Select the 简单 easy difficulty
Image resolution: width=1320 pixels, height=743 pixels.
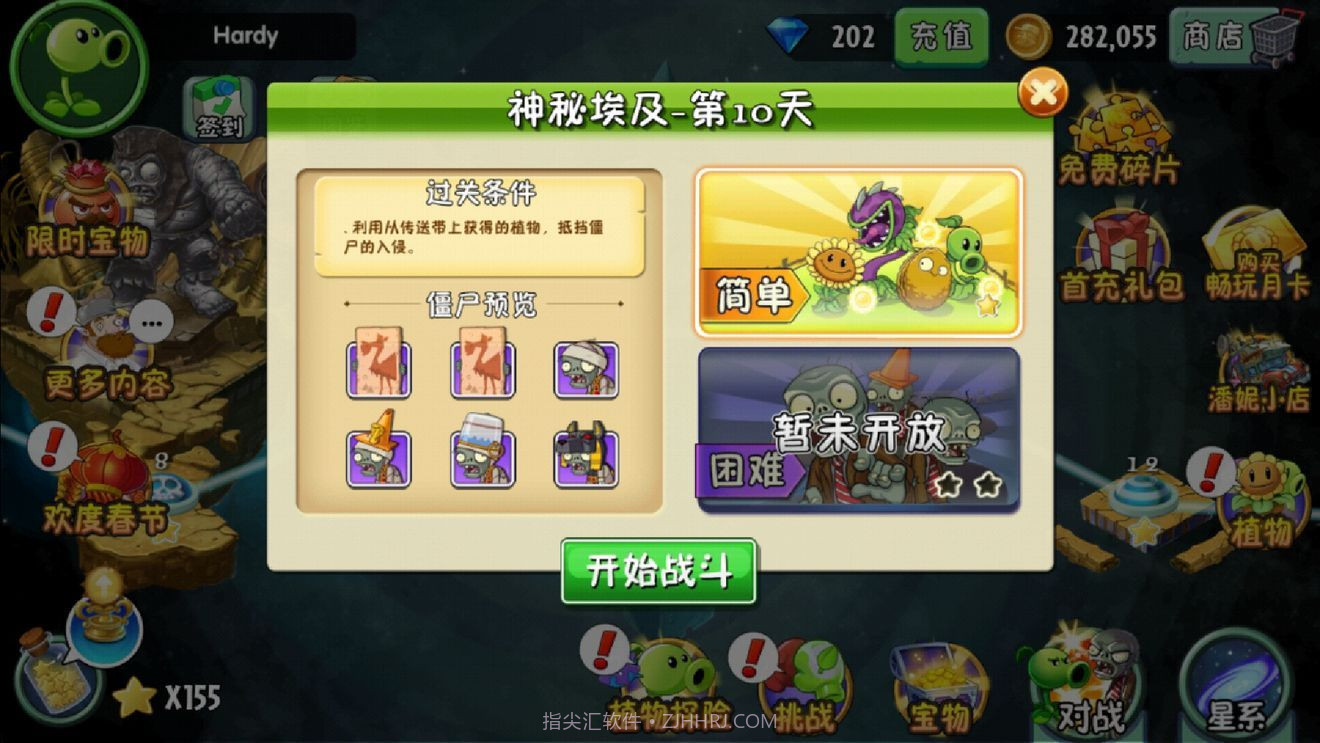pyautogui.click(x=858, y=245)
